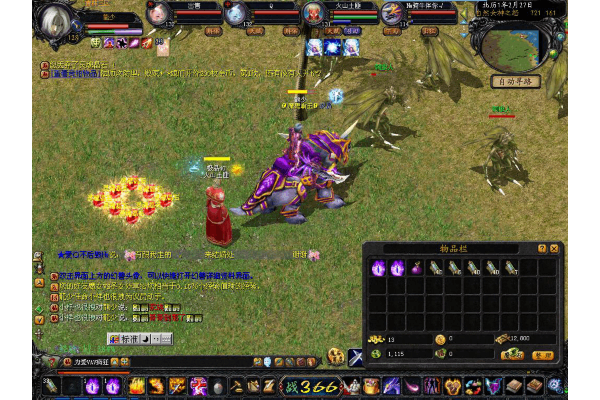The image size is (600, 400).
Task: Open the spellbook icon on the hotbar
Action: tap(515, 386)
